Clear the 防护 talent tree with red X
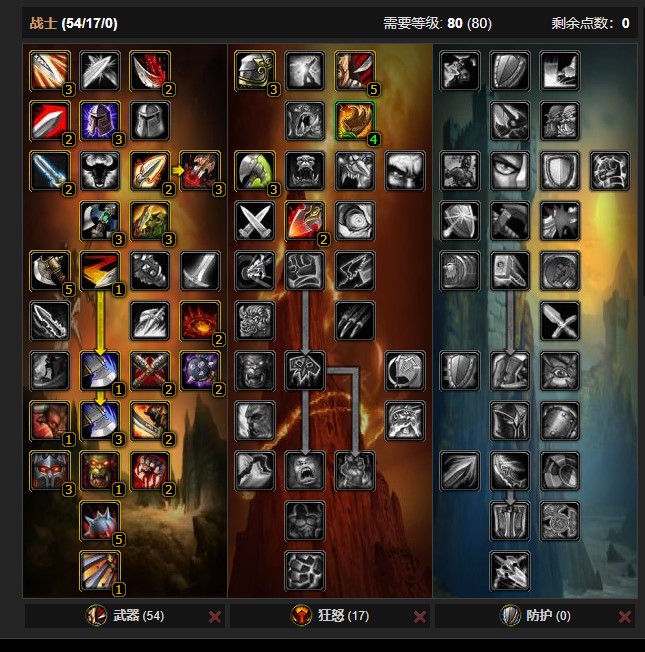Screen dimensions: 645x652 pyautogui.click(x=625, y=617)
